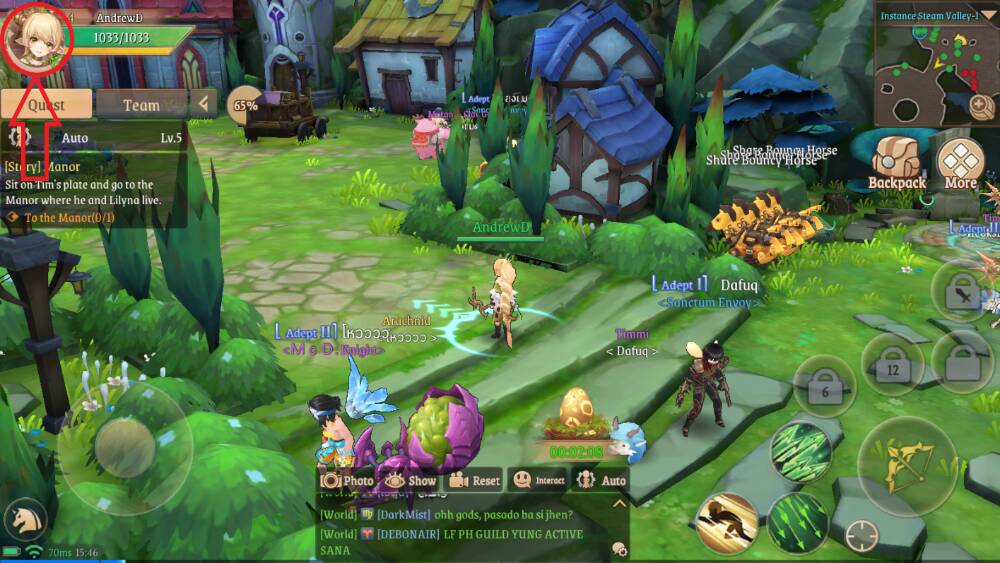1000x563 pixels.
Task: Mount up with the horse icon
Action: point(25,520)
